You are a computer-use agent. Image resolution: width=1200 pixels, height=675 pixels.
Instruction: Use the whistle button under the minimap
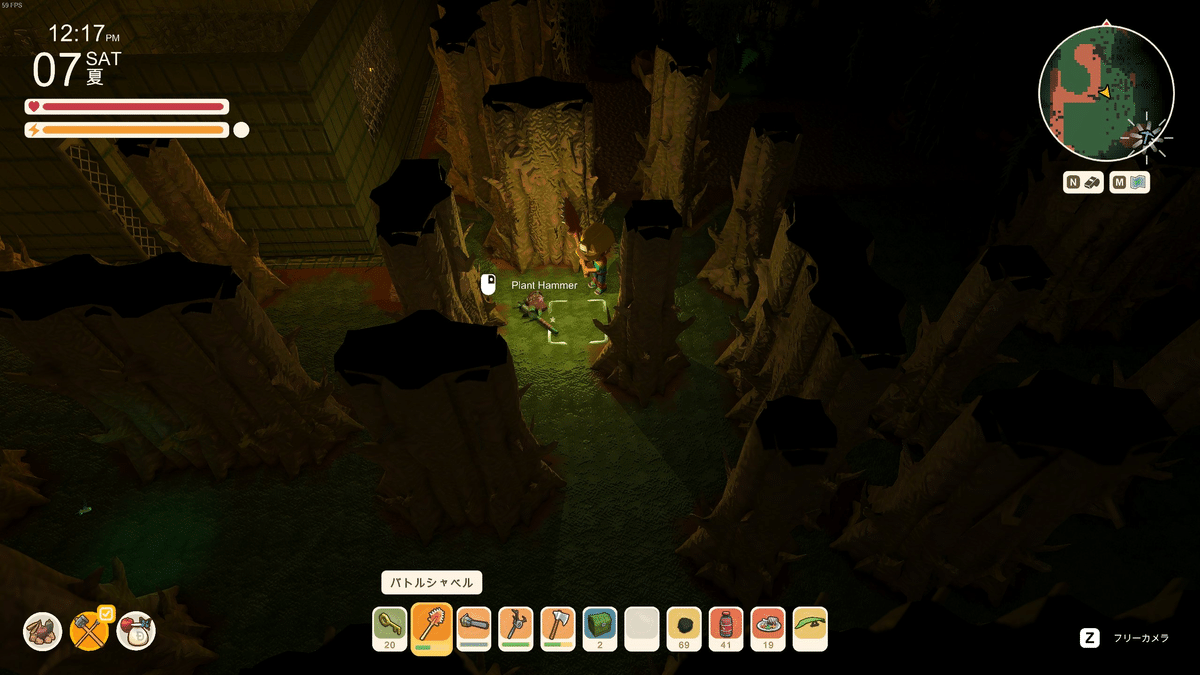[x=1084, y=182]
